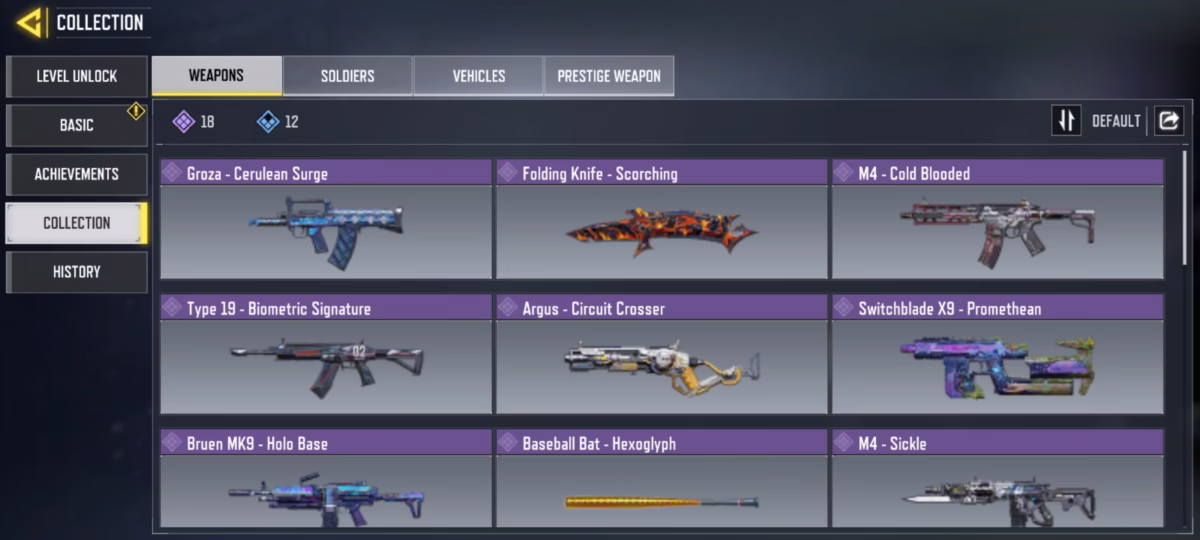
Task: Open the Argus - Circuit Crosser card
Action: point(662,354)
